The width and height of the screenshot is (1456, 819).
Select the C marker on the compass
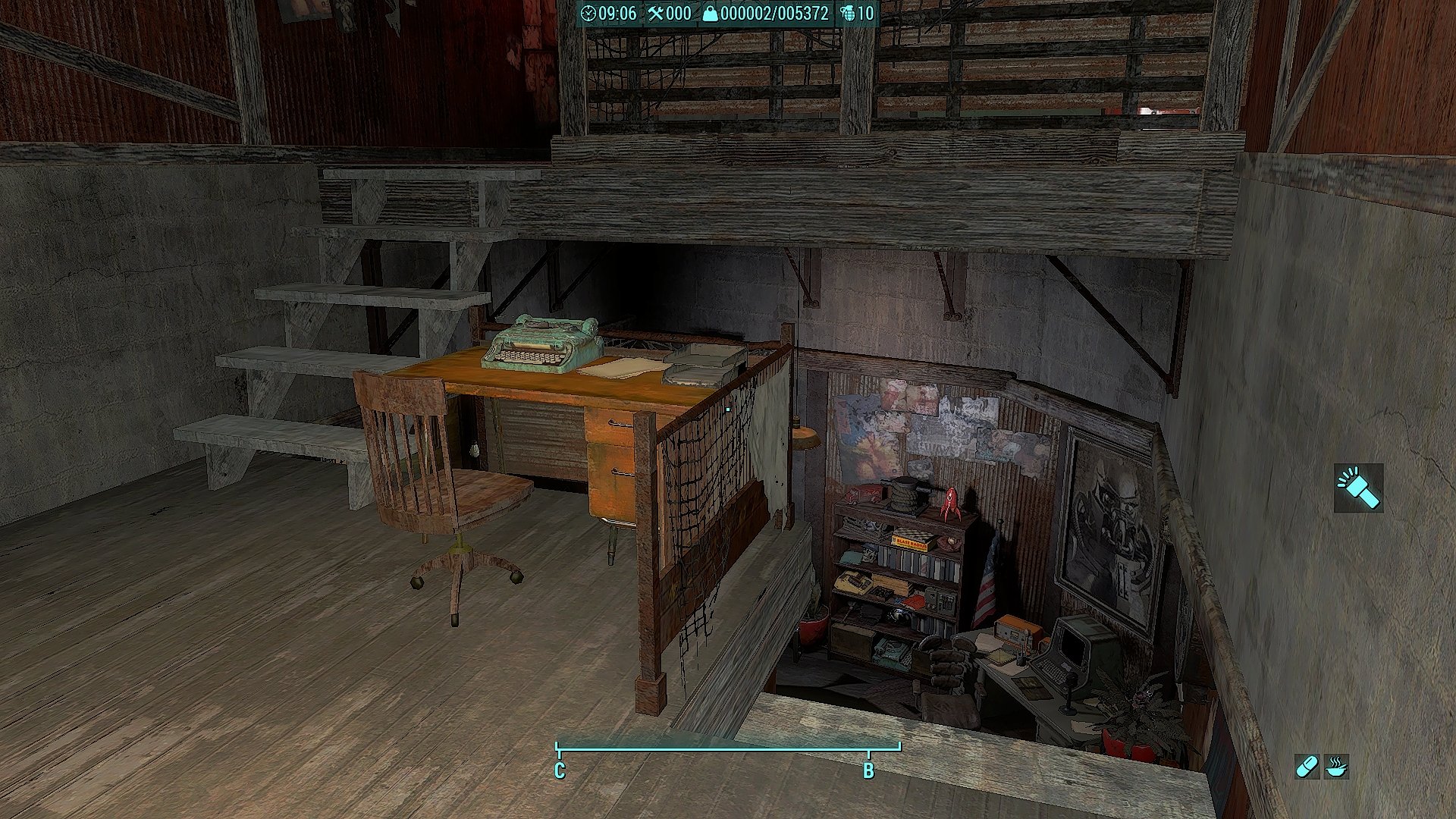[x=560, y=770]
